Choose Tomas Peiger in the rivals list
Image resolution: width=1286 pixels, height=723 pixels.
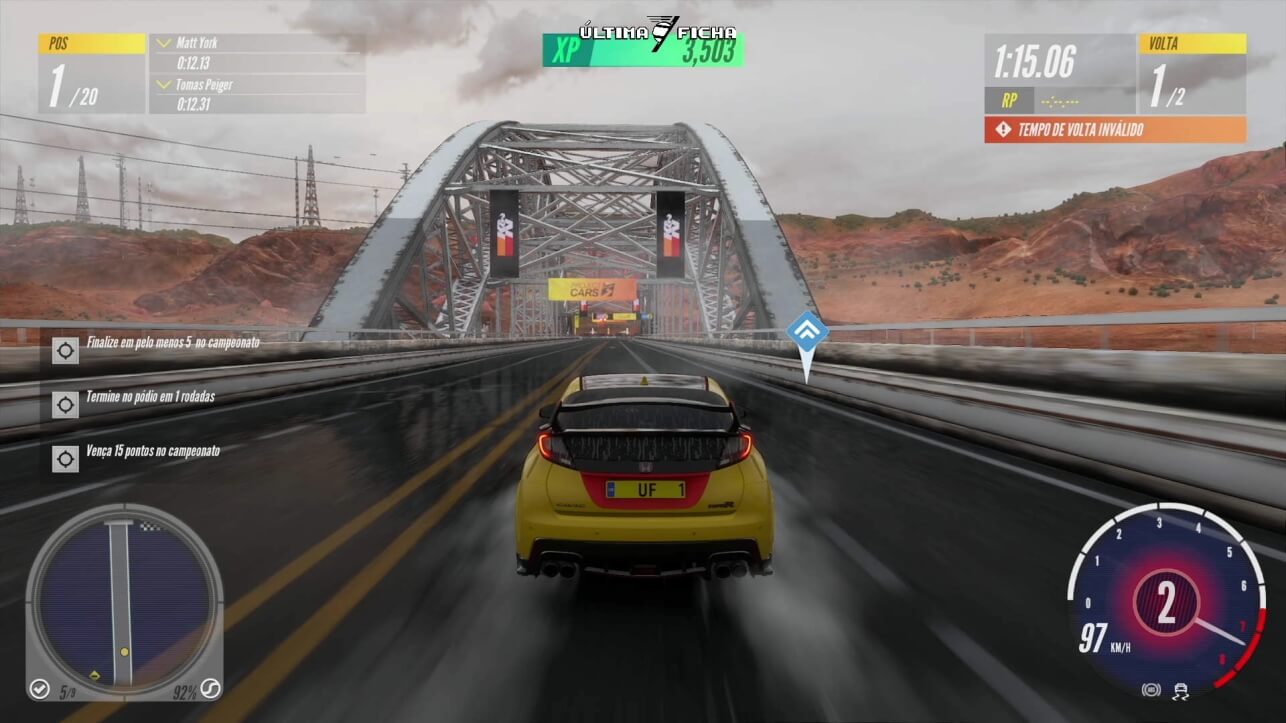click(x=204, y=85)
